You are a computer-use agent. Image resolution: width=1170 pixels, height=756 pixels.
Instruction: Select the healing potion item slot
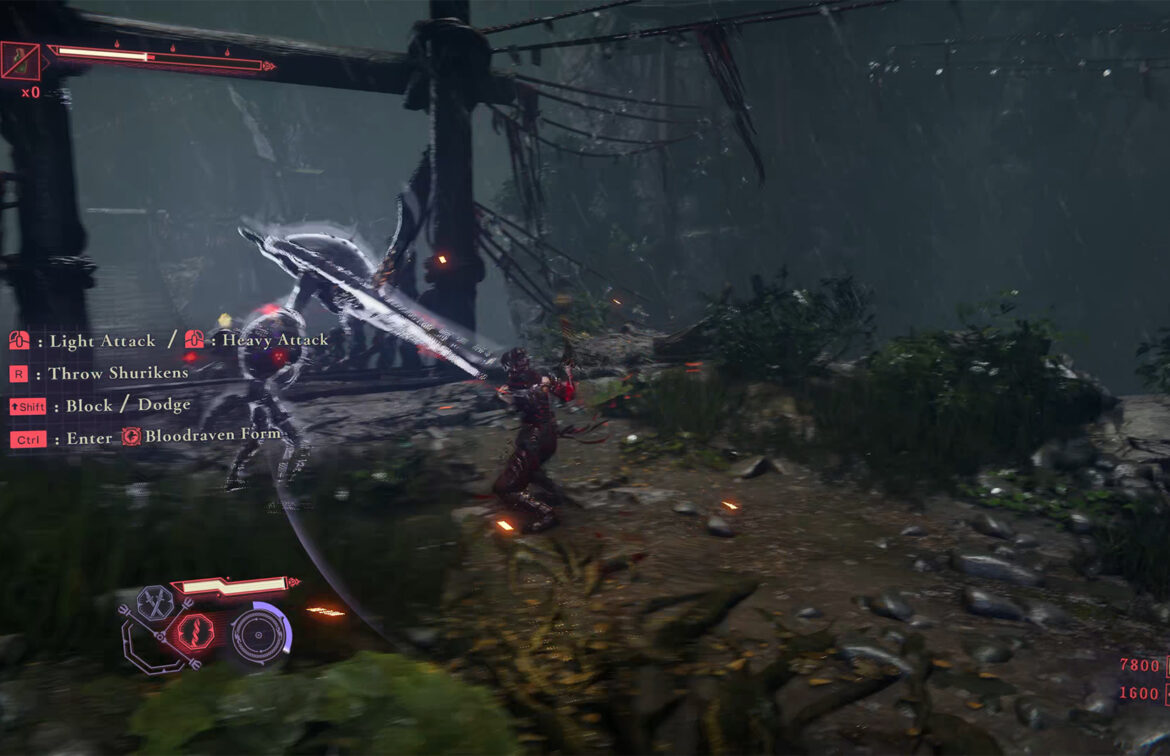tap(21, 61)
